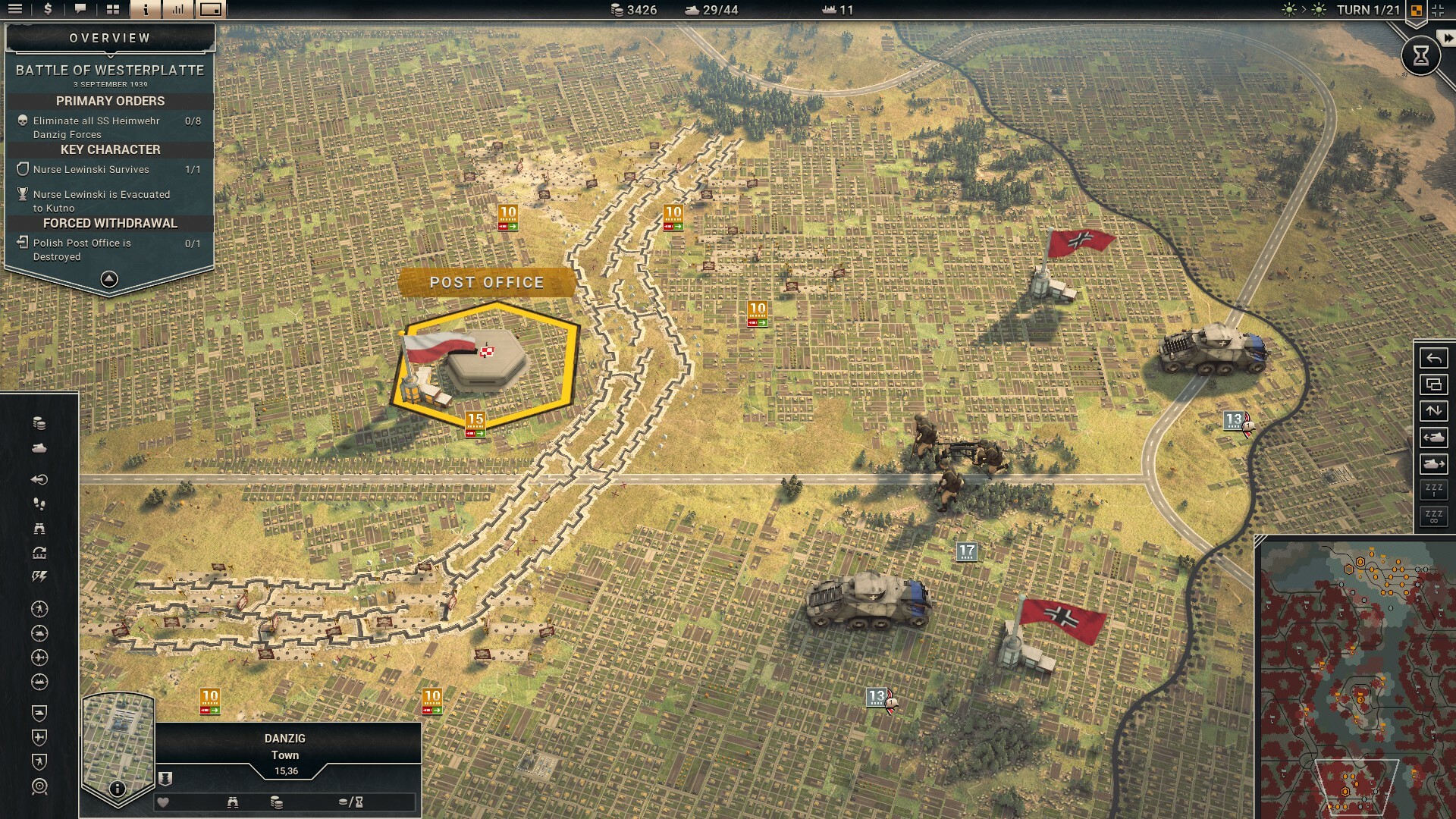Toggle the minimap display icon in the top toolbar
This screenshot has width=1456, height=819.
211,11
